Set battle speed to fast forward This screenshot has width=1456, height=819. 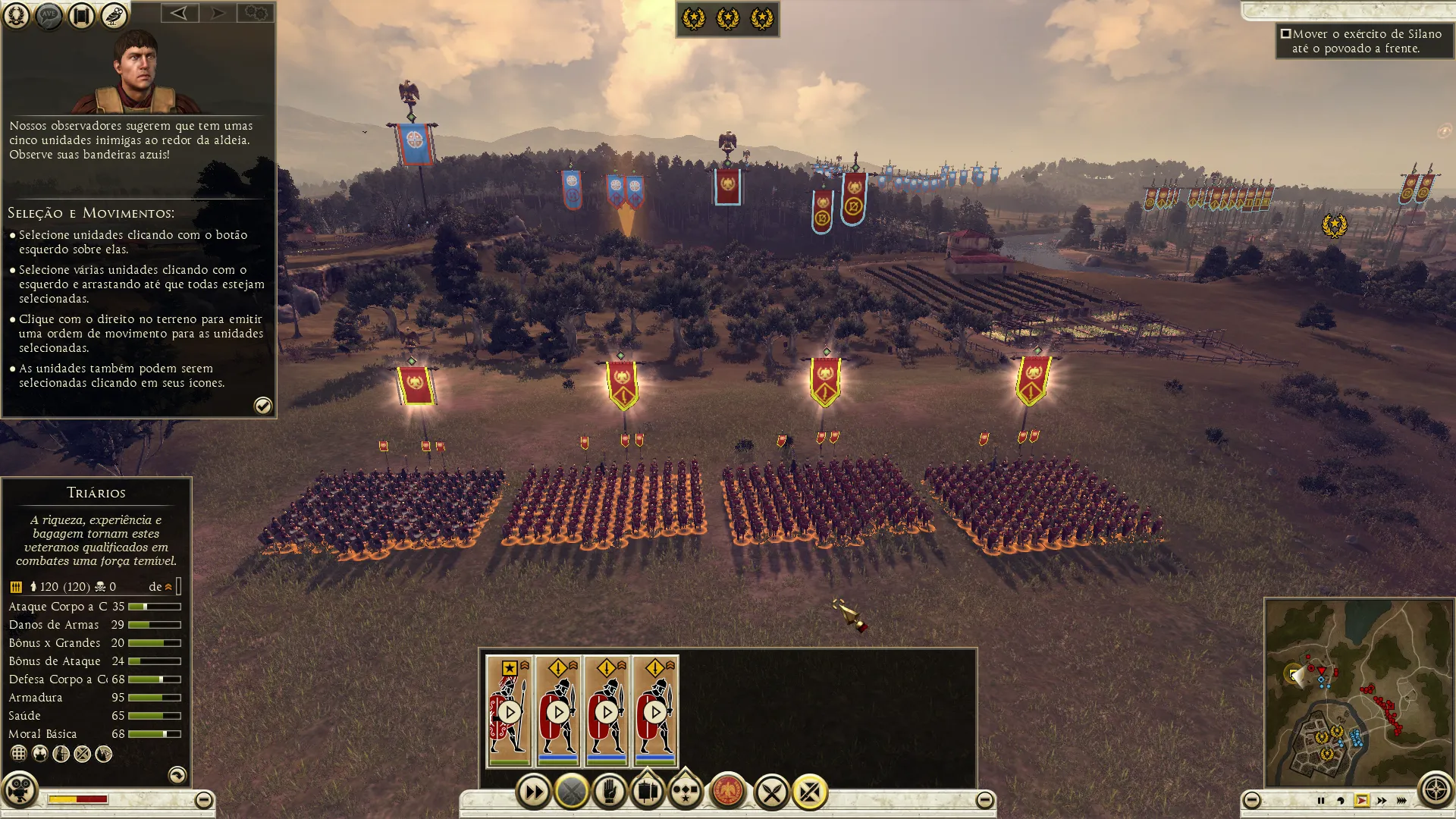1382,801
